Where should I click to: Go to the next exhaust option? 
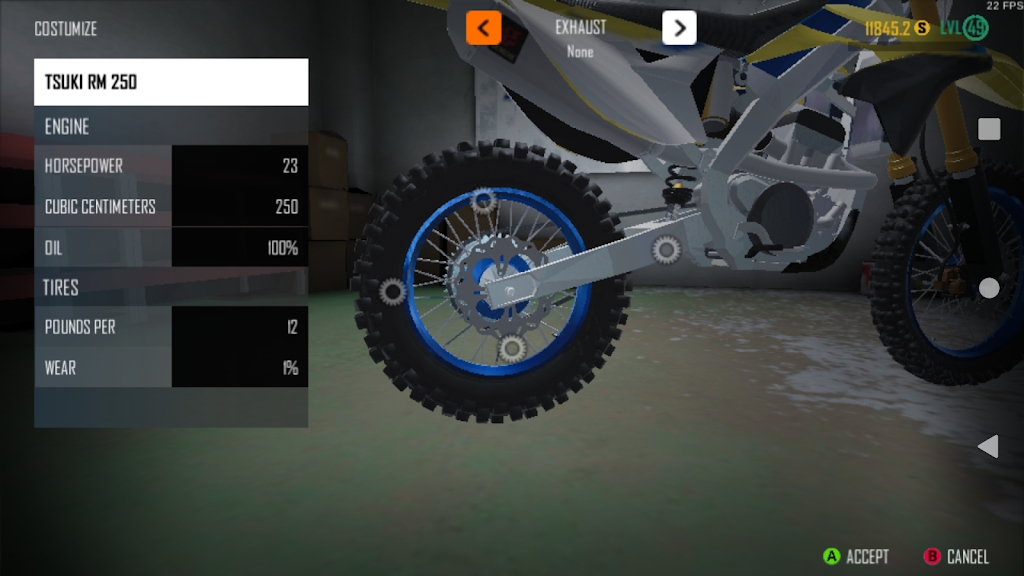tap(679, 28)
